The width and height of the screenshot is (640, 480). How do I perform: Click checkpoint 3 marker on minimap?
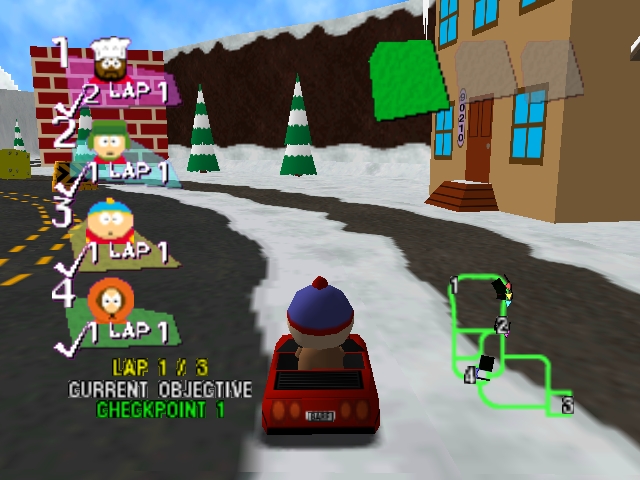[x=566, y=405]
